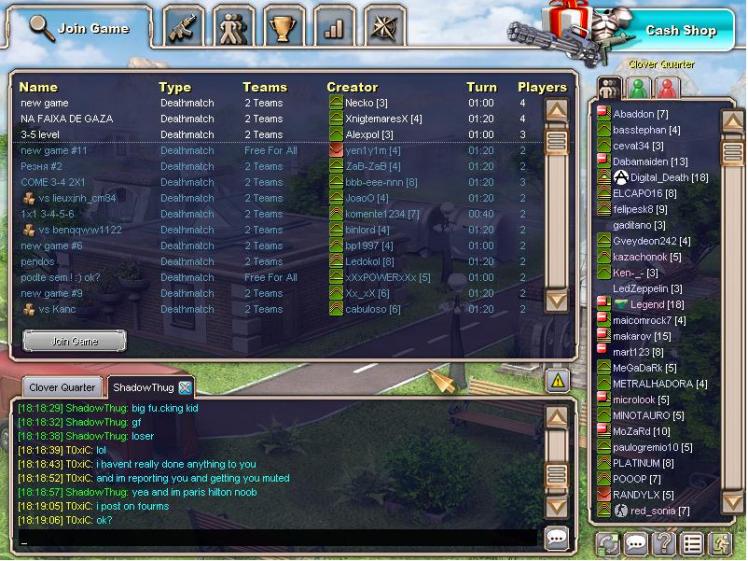Viewport: 748px width, 561px height.
Task: Show the green player list tab
Action: 637,88
